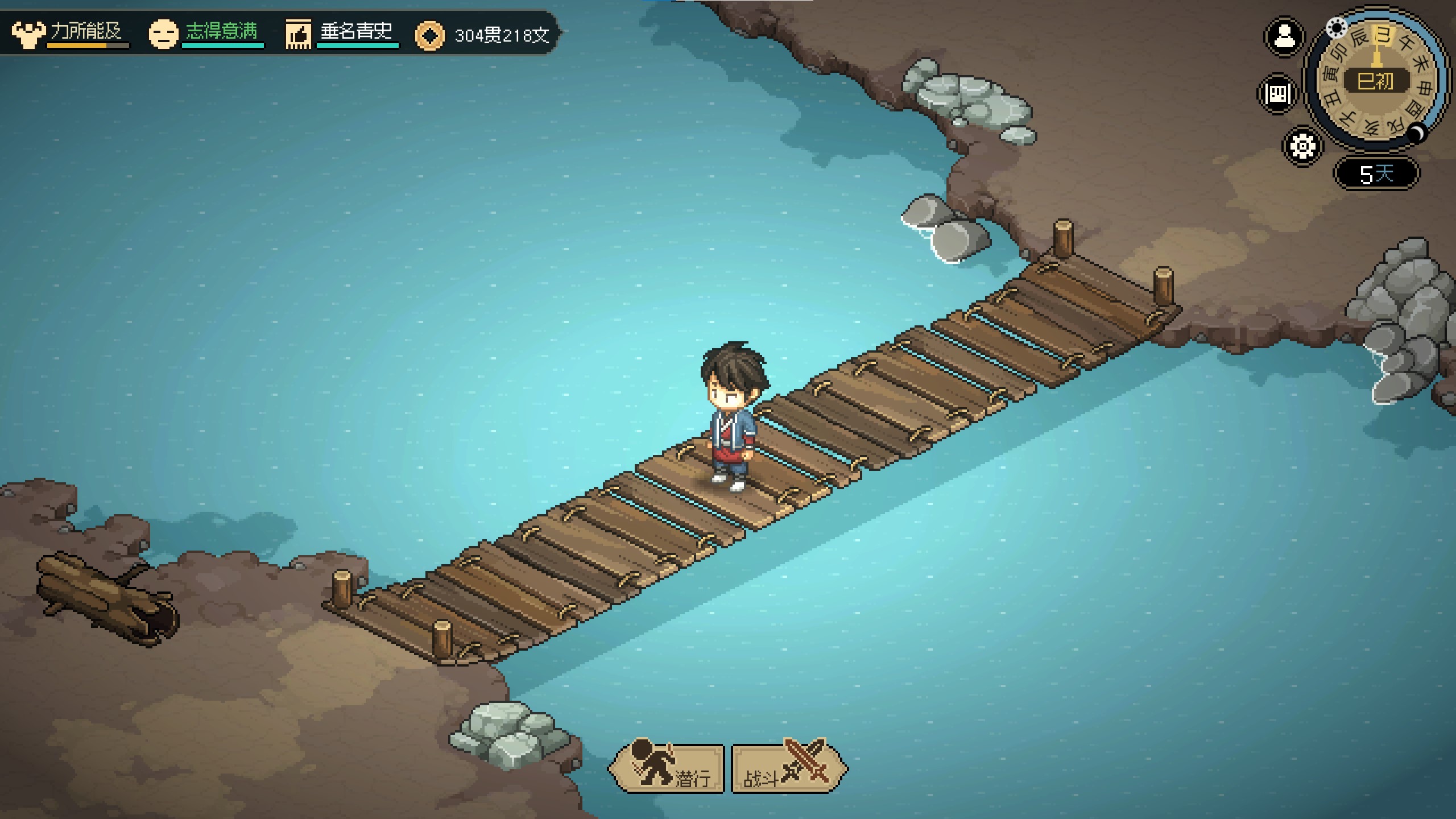Open the gear settings menu

[x=1302, y=146]
